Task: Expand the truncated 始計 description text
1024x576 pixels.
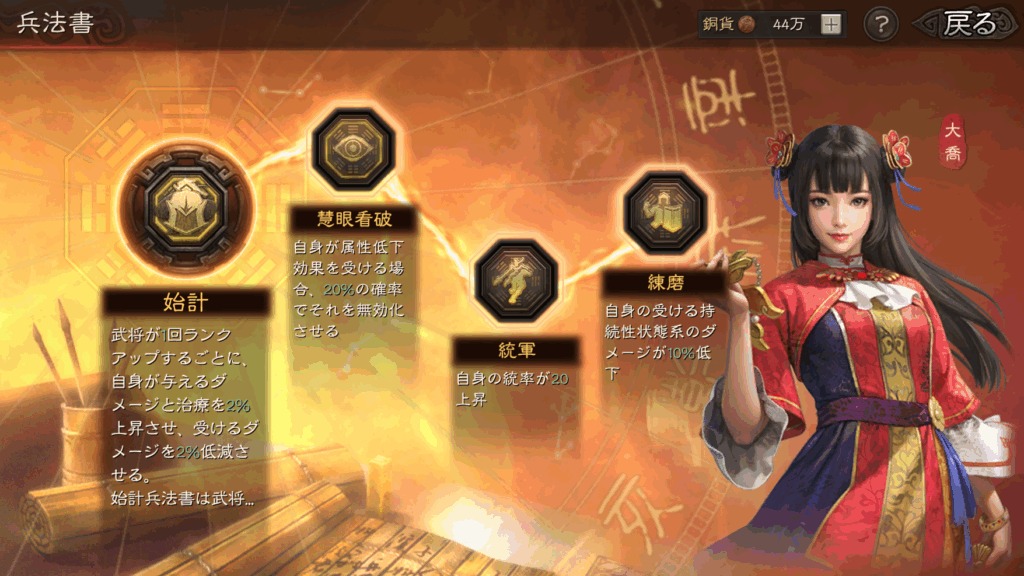Action: click(x=183, y=497)
